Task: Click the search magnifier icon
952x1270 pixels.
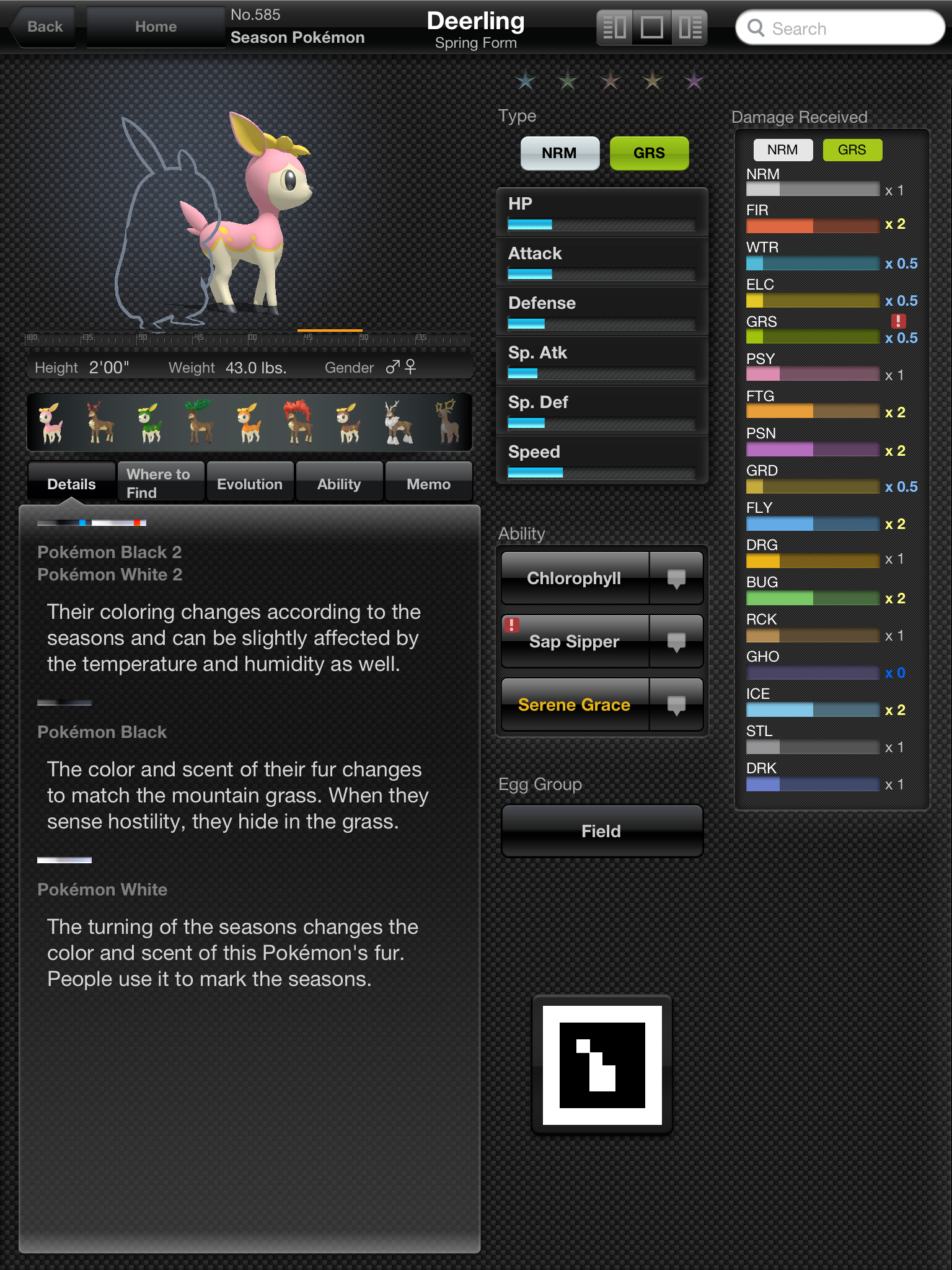Action: [x=756, y=29]
